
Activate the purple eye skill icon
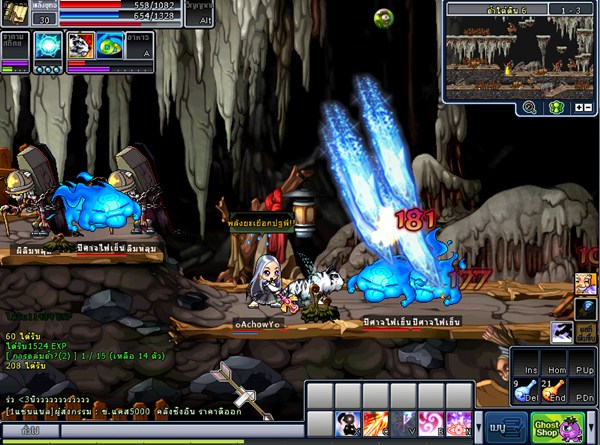(x=458, y=423)
